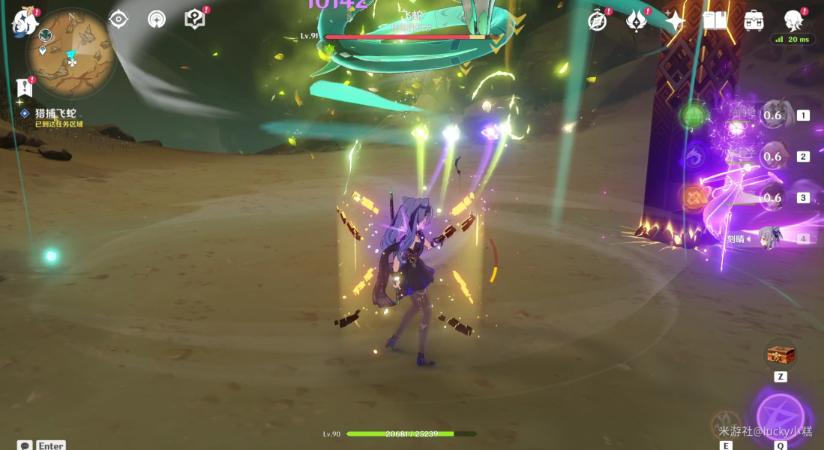Switch to party member slot 2

(771, 157)
